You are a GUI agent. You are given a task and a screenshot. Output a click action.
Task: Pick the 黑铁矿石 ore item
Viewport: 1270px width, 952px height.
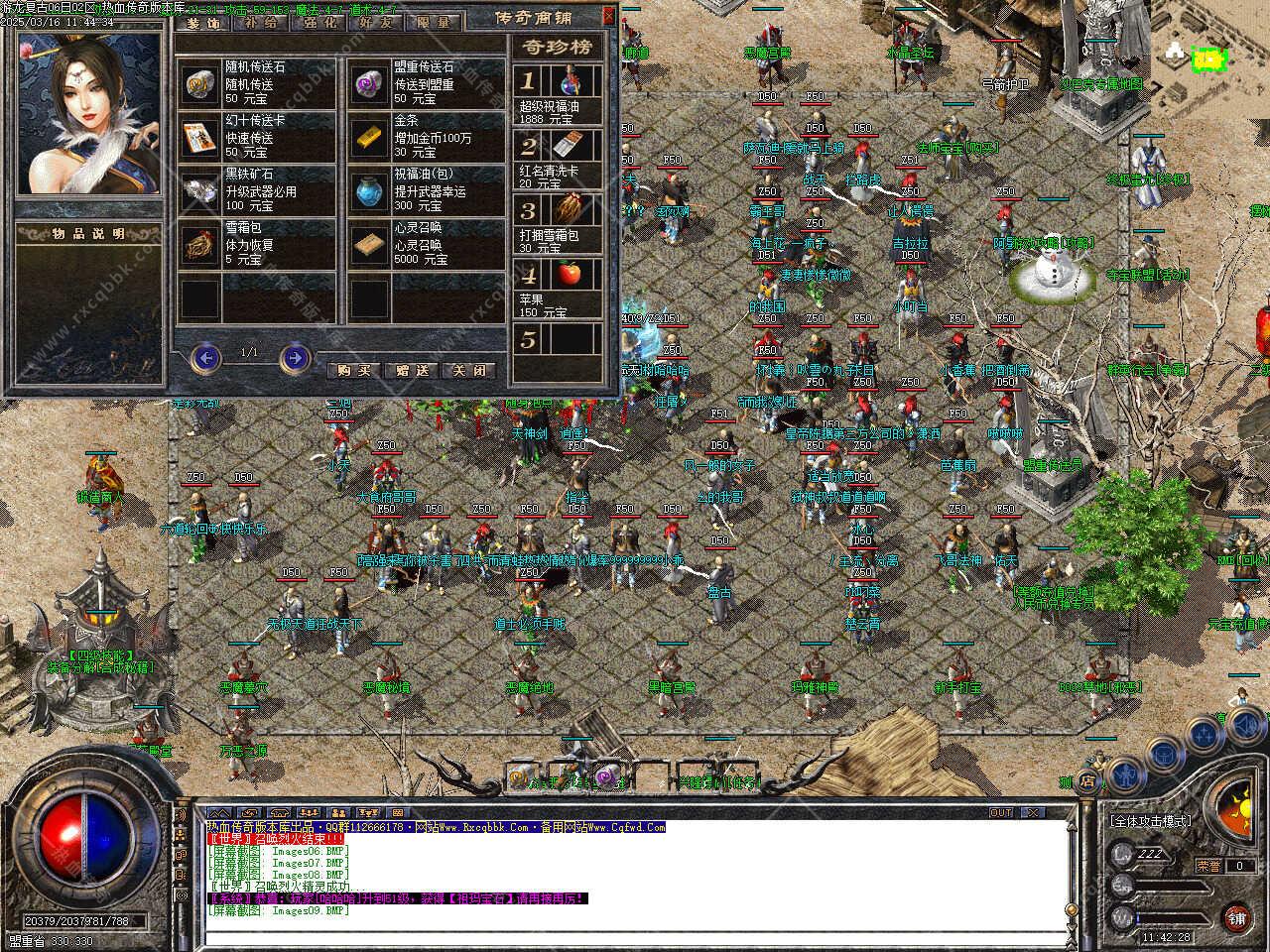201,190
